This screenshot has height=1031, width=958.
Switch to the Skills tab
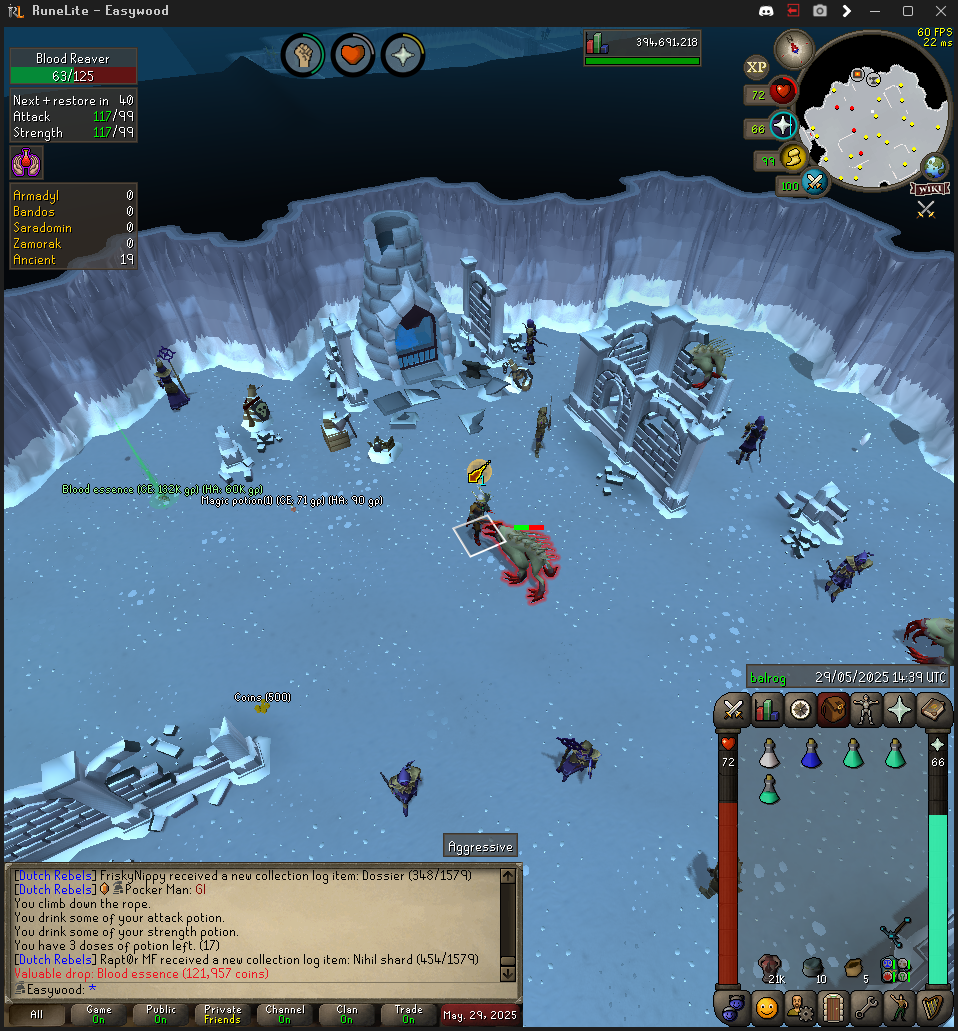pyautogui.click(x=767, y=710)
